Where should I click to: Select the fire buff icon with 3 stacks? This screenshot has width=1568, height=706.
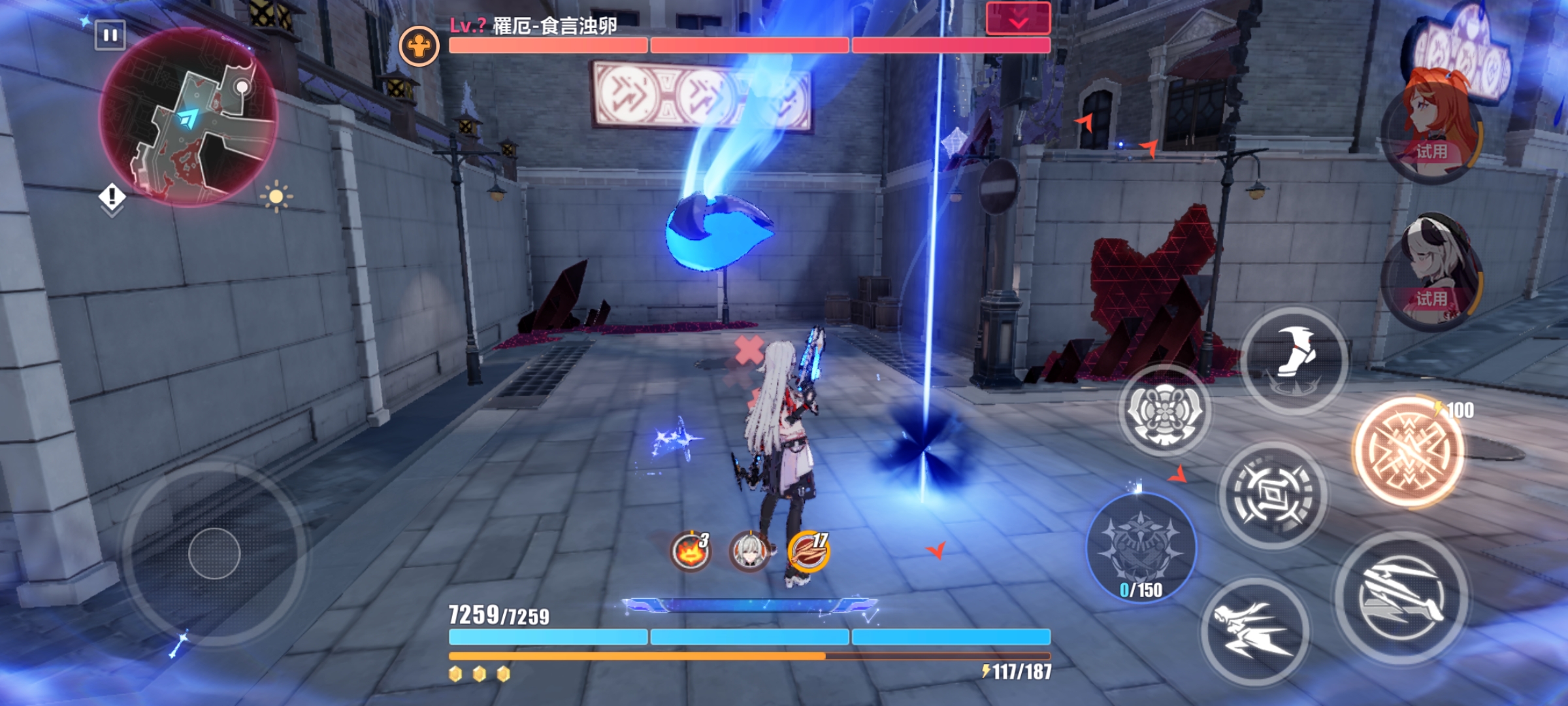pyautogui.click(x=690, y=551)
